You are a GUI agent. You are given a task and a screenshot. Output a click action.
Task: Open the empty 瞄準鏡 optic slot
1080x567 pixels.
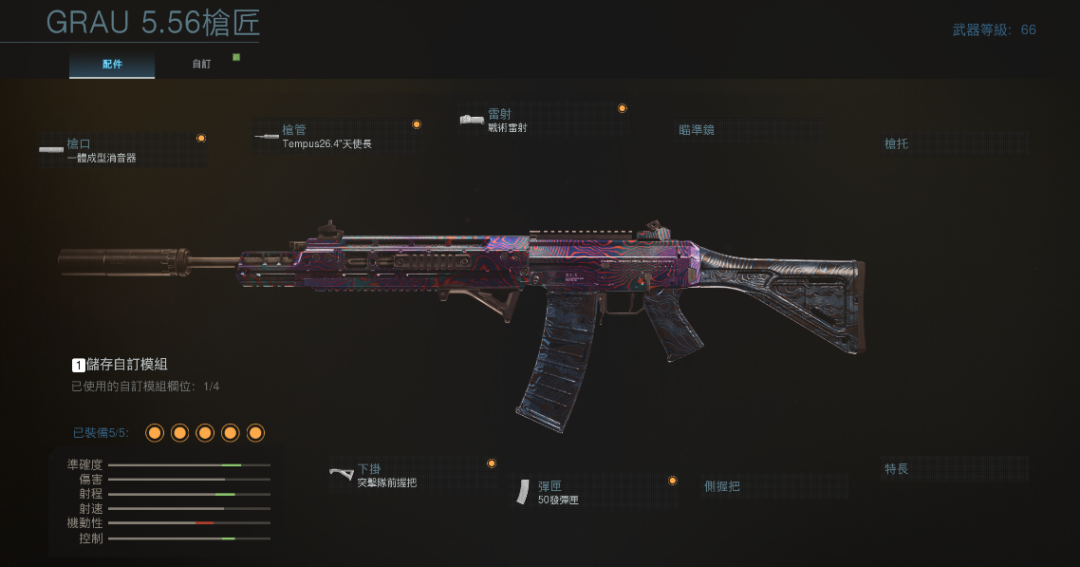[750, 130]
